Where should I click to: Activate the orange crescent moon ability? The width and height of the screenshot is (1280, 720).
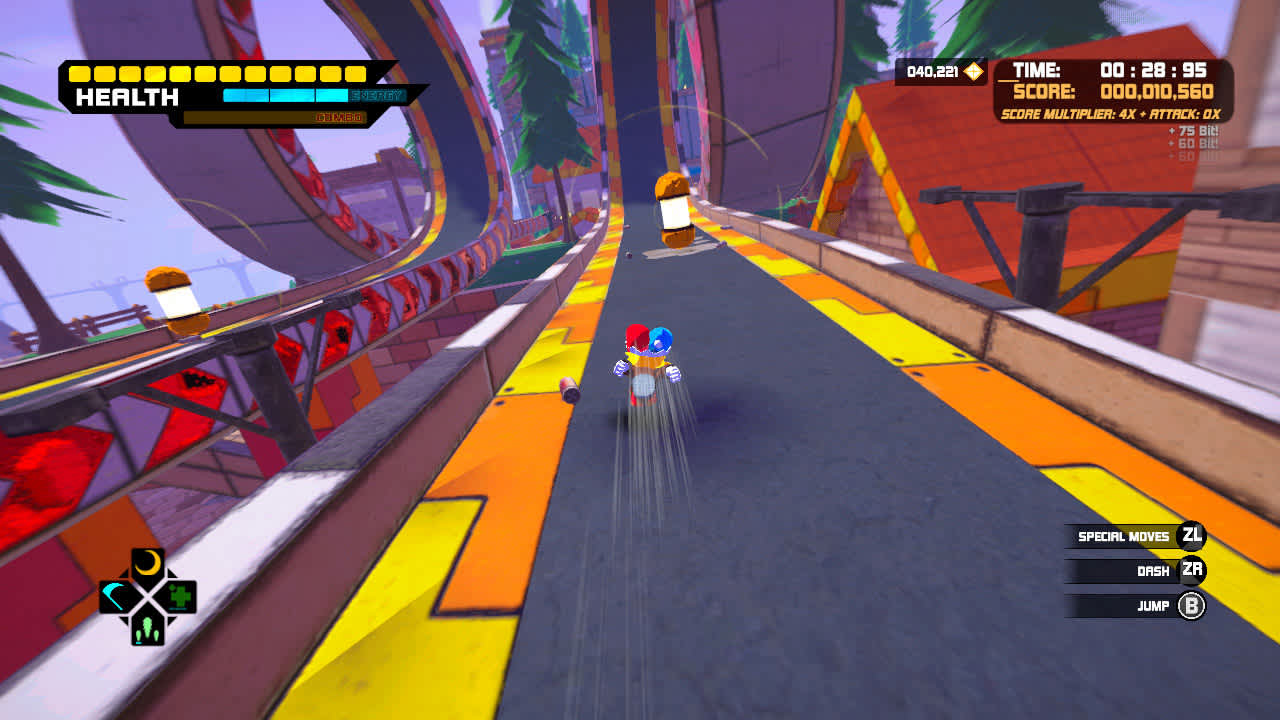coord(148,564)
